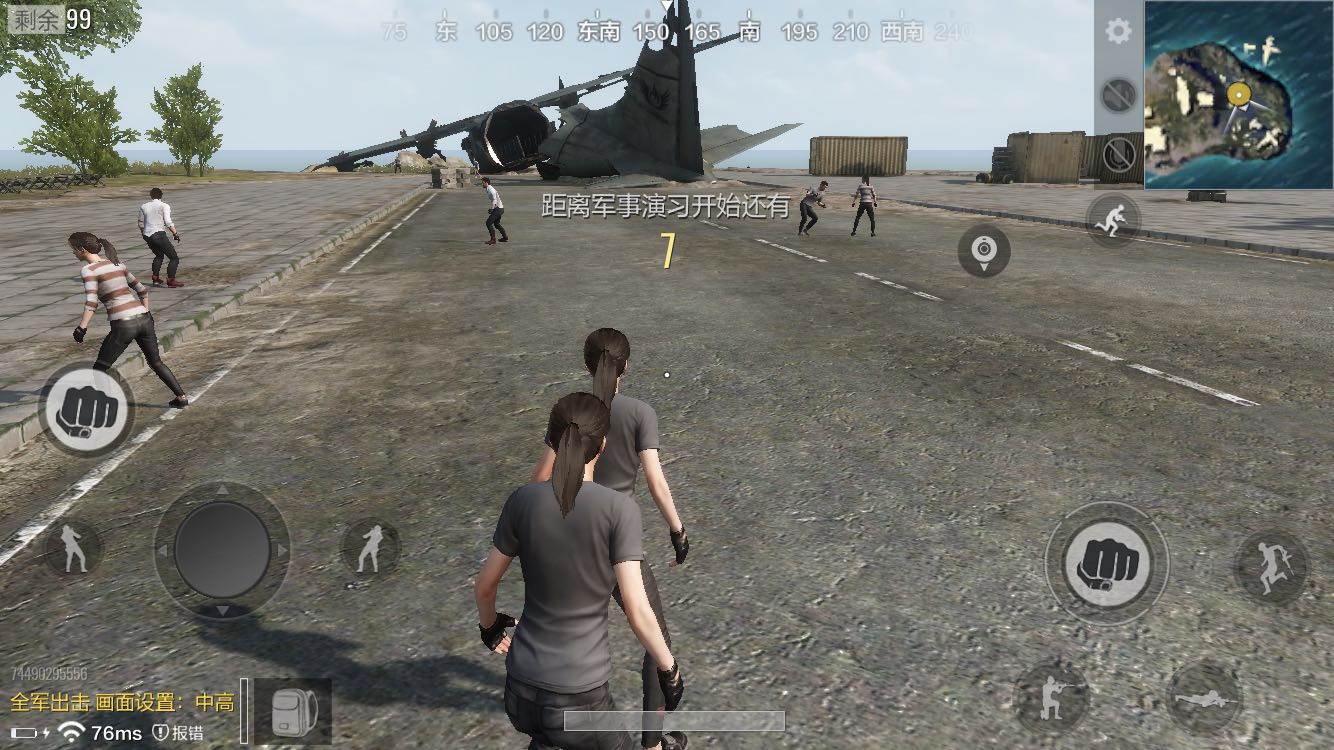Hit the large ringed fist attack button
The image size is (1334, 750).
1106,563
